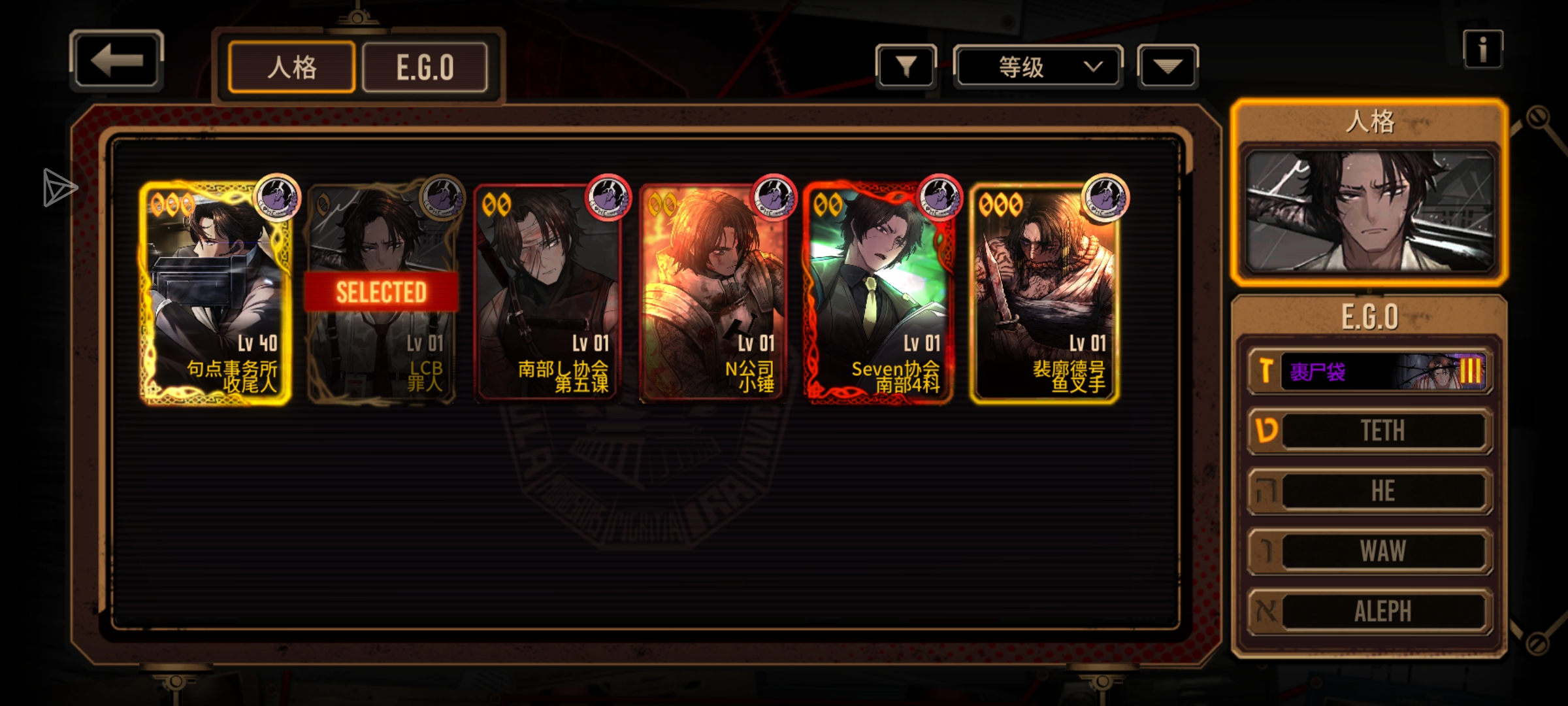
Task: Open the 等级 sort dropdown
Action: 1038,67
